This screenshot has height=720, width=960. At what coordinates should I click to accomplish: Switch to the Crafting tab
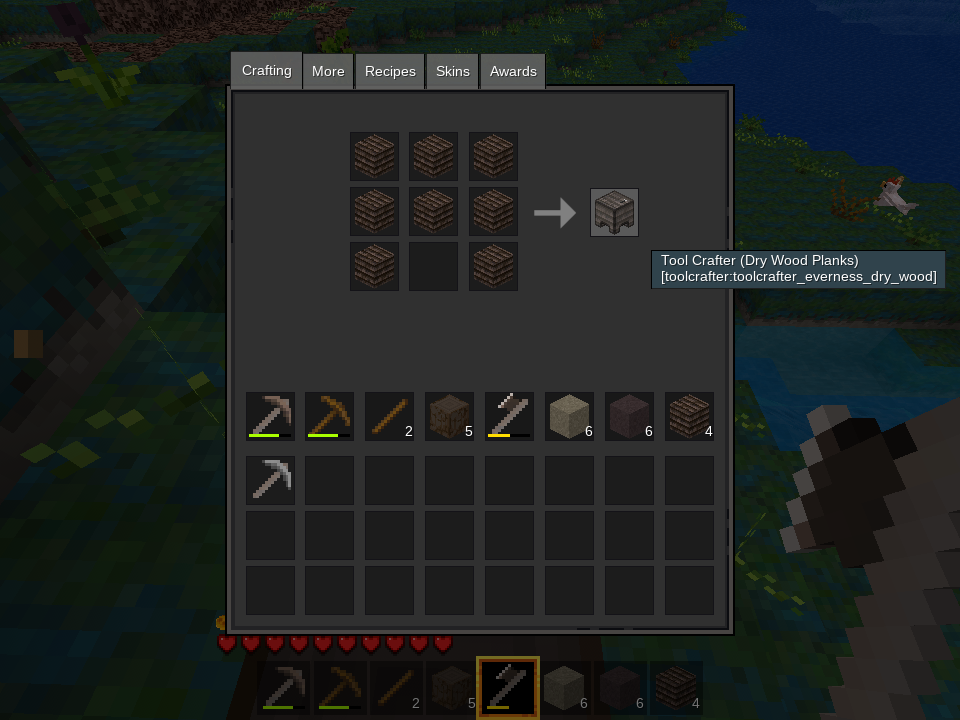tap(266, 71)
